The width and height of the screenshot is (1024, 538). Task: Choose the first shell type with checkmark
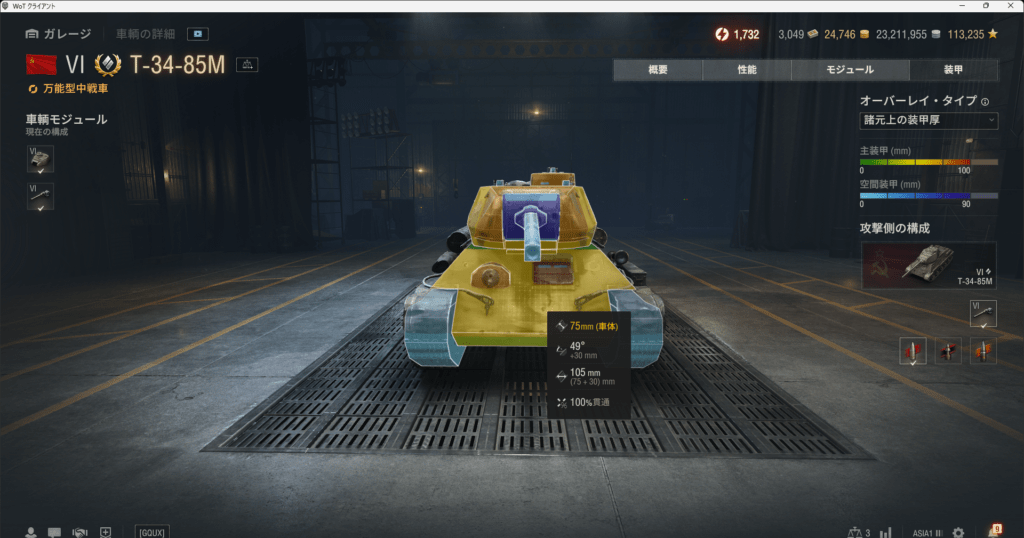[913, 351]
